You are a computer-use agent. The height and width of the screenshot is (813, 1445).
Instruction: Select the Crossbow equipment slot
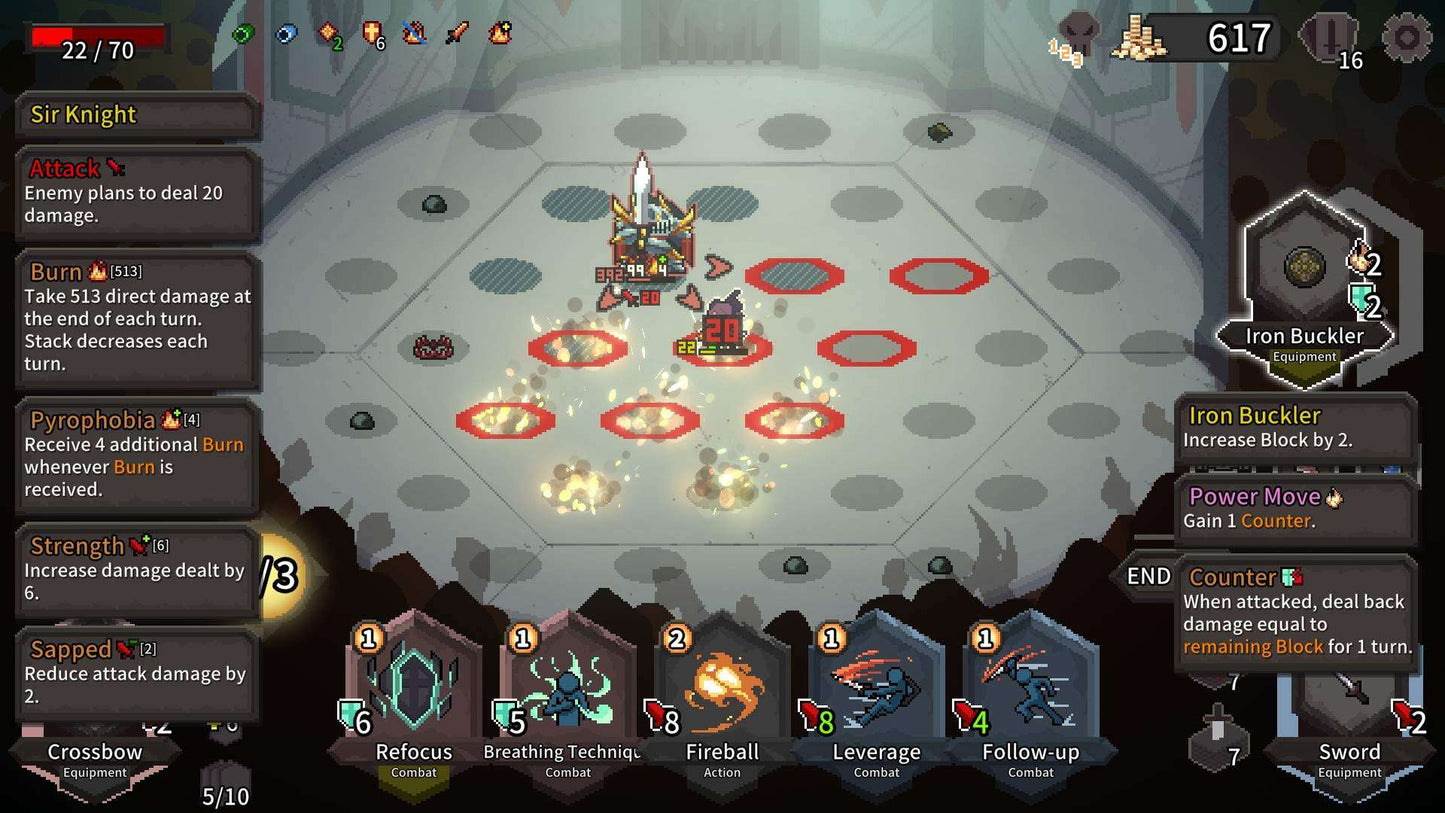pos(95,759)
